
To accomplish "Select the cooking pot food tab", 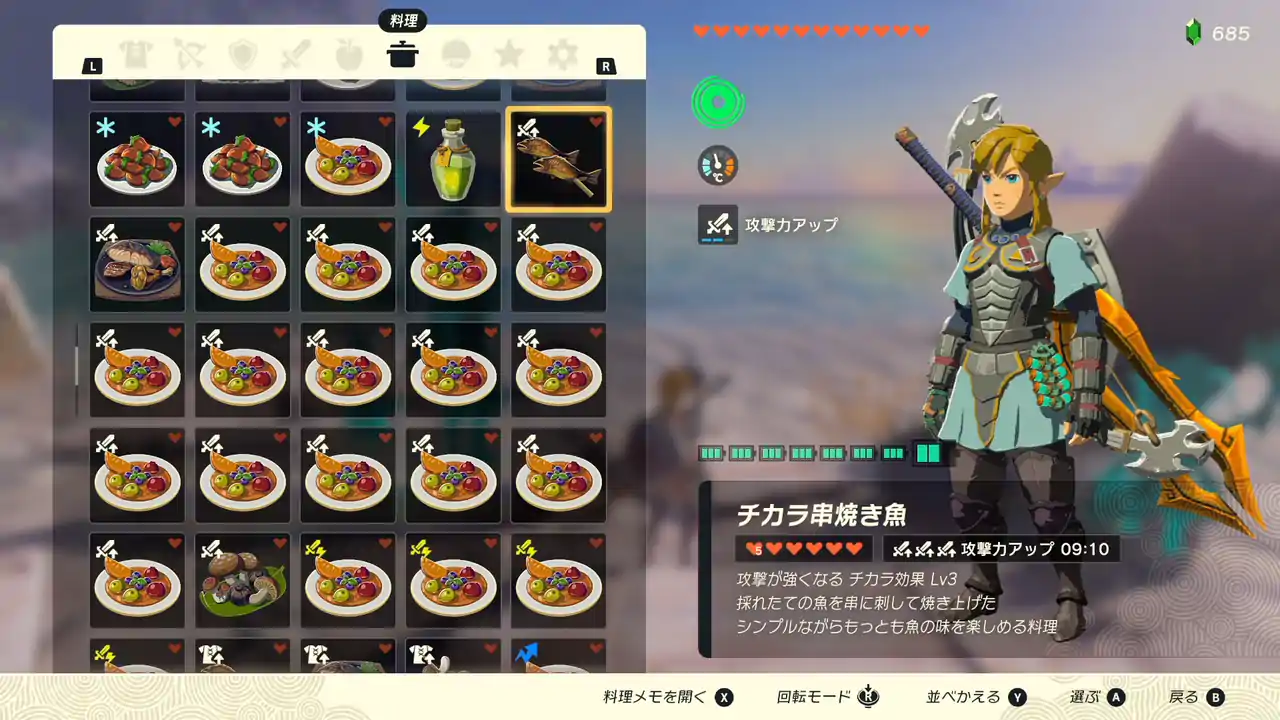I will click(403, 54).
